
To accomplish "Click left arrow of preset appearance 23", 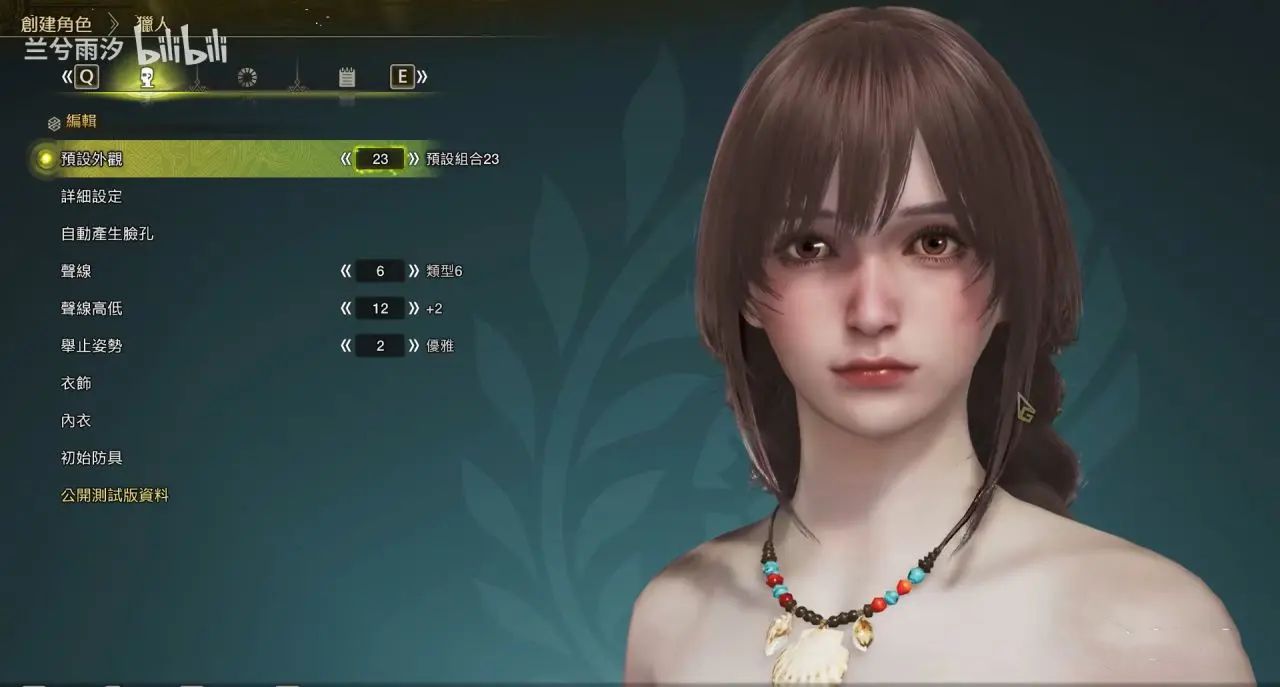I will point(346,159).
